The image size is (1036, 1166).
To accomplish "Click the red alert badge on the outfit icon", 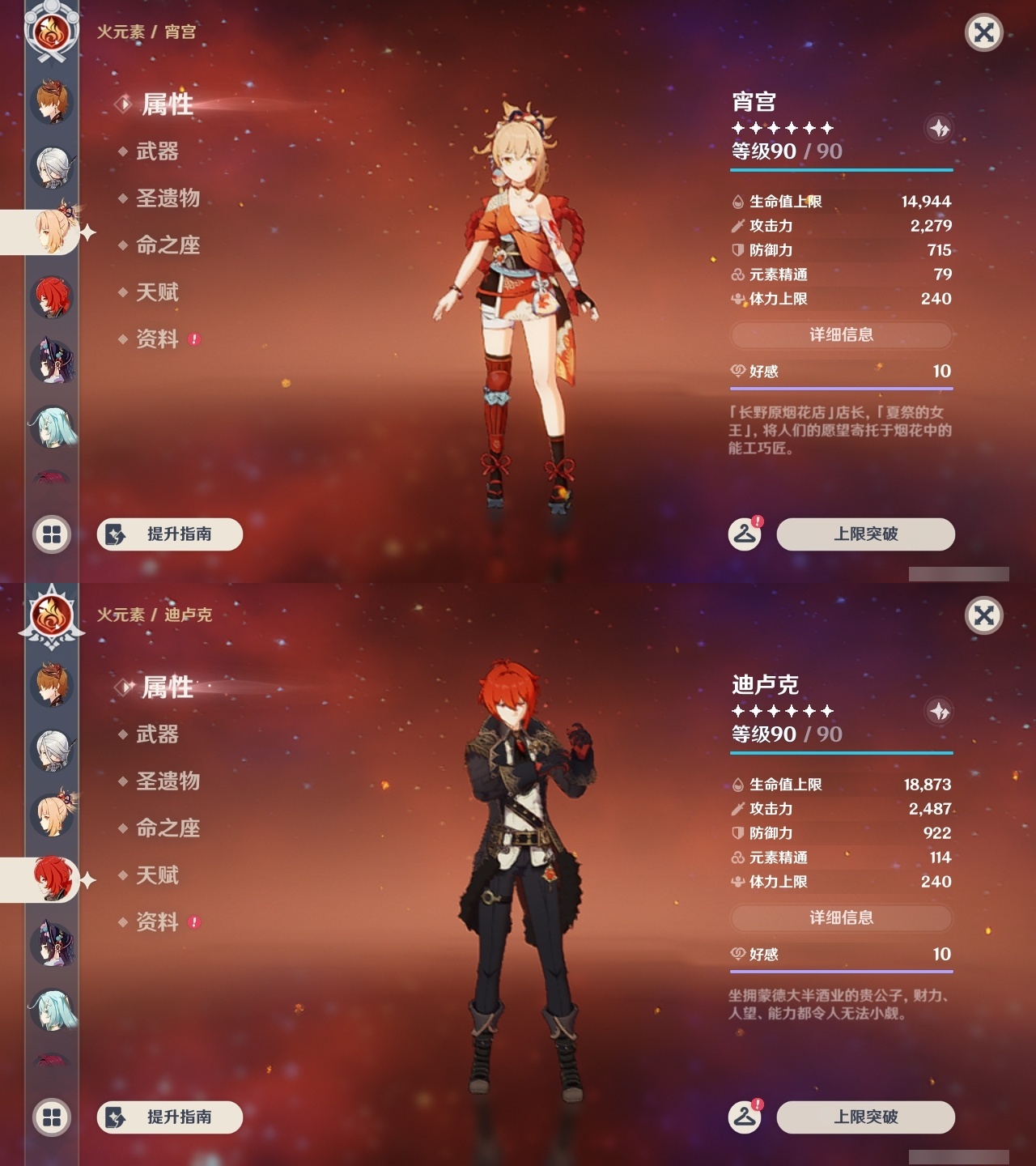I will [x=758, y=521].
